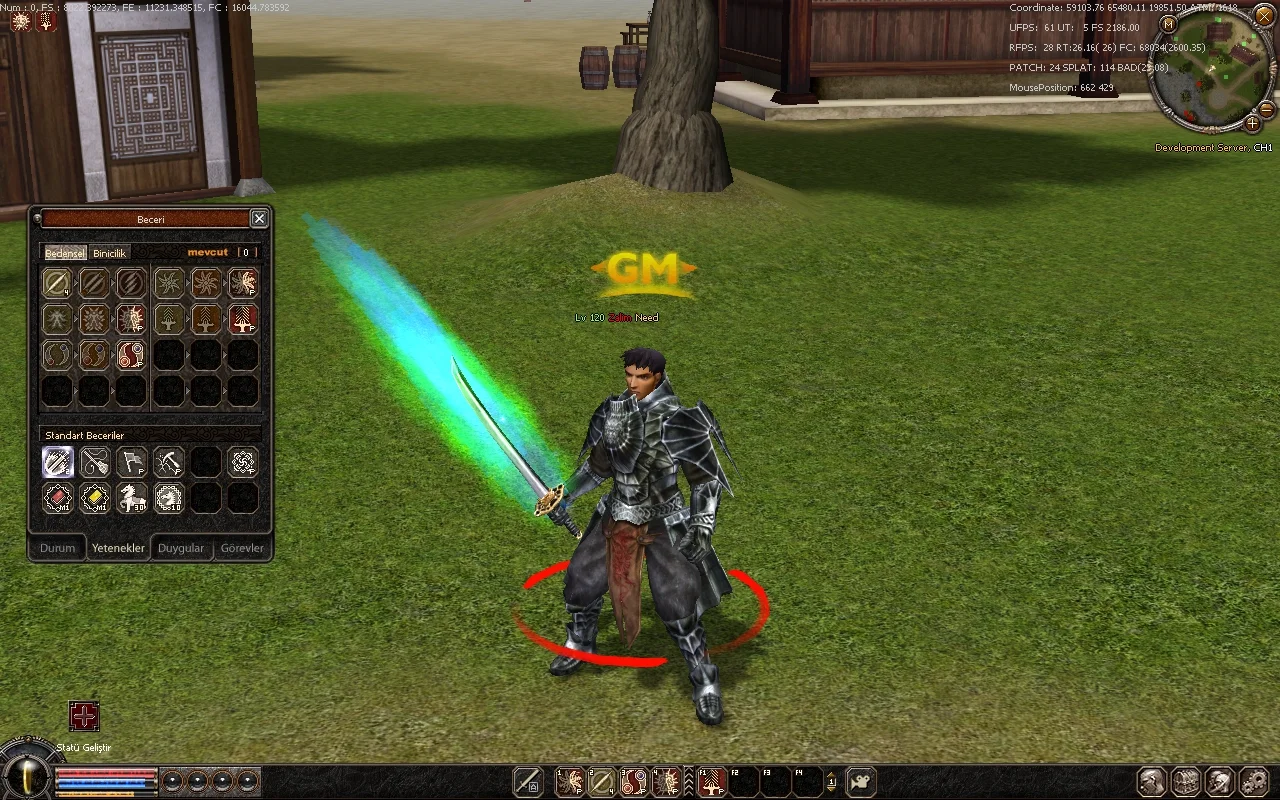Switch to the Duygular tab
Screen dimensions: 1280x800
point(181,548)
